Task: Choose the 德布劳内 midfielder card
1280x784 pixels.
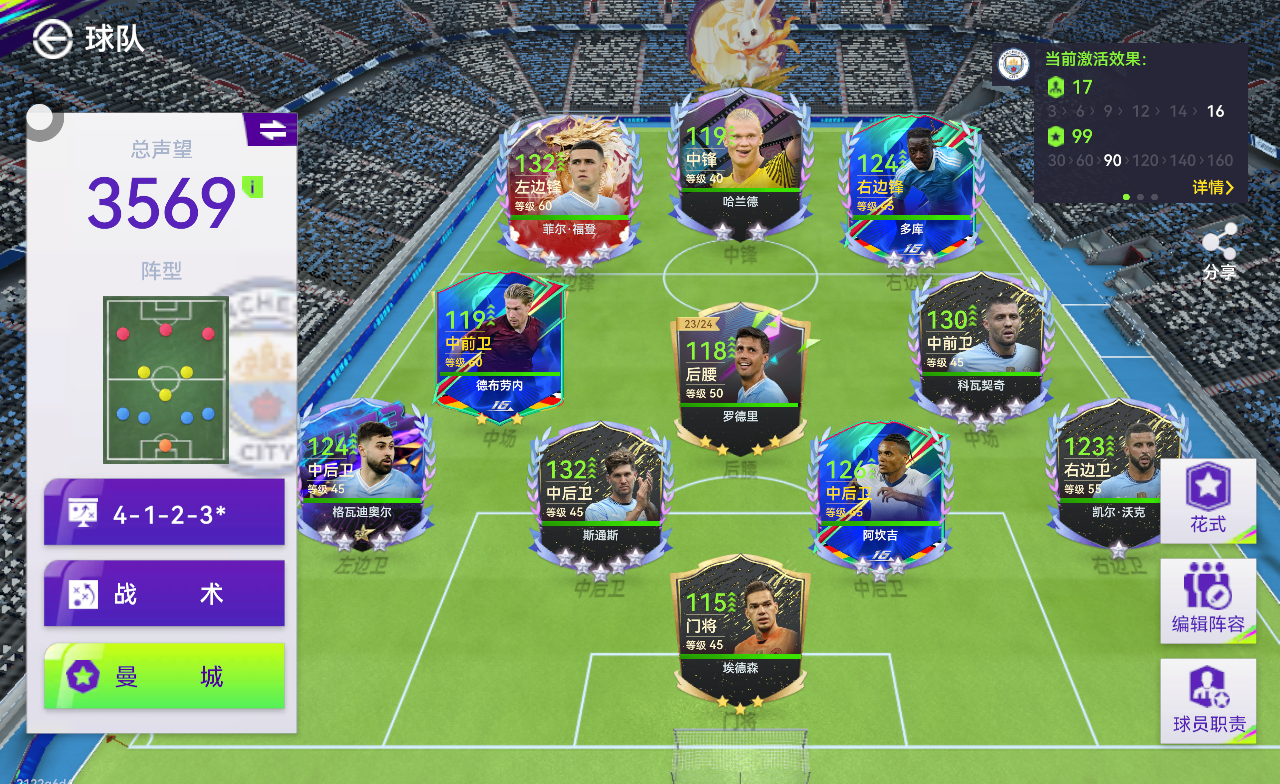Action: 499,345
